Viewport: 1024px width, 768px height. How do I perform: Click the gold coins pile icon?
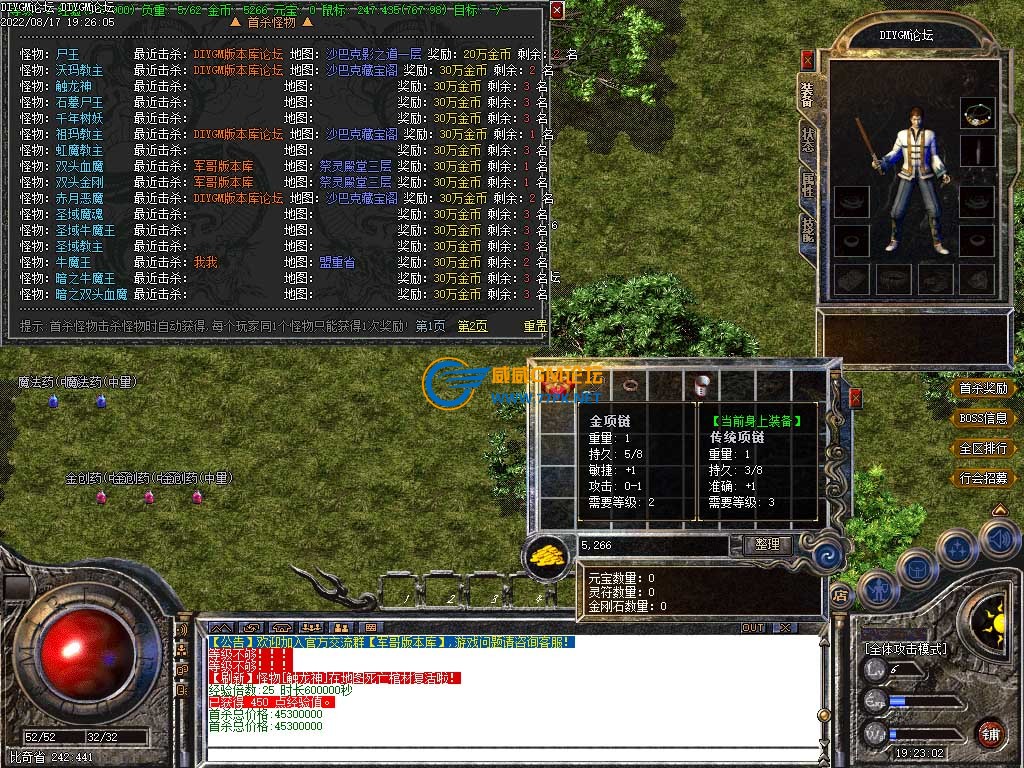coord(546,552)
